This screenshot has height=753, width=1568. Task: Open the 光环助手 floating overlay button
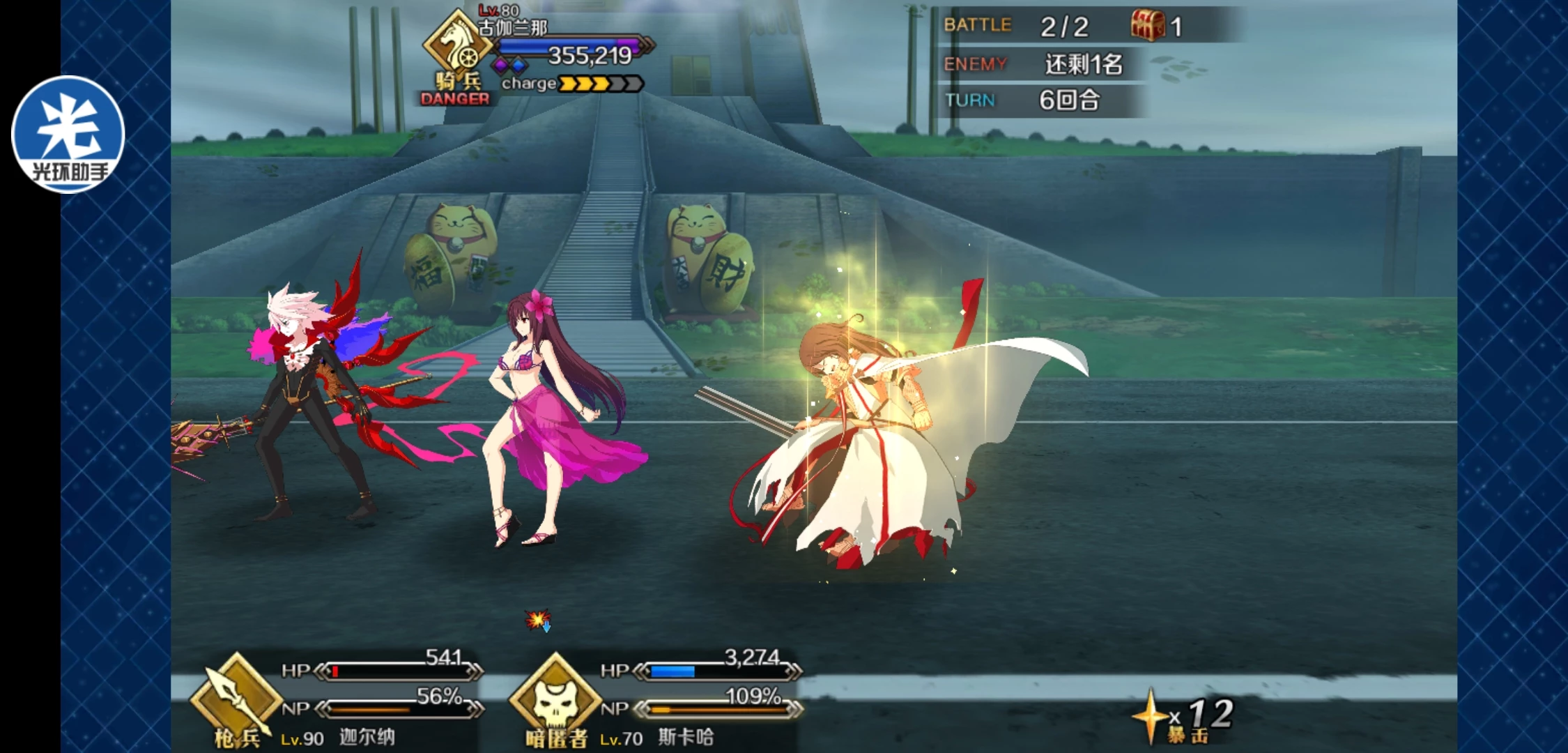68,135
